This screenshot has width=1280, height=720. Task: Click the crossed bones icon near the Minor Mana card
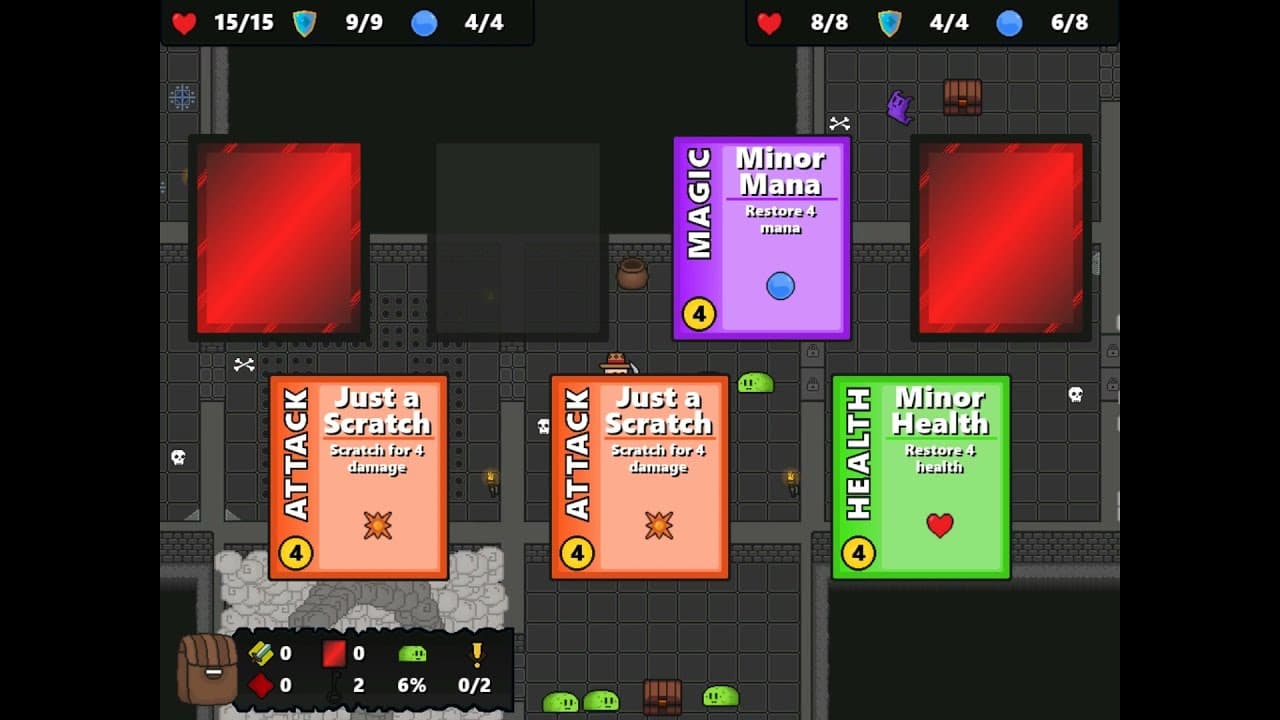tap(839, 125)
